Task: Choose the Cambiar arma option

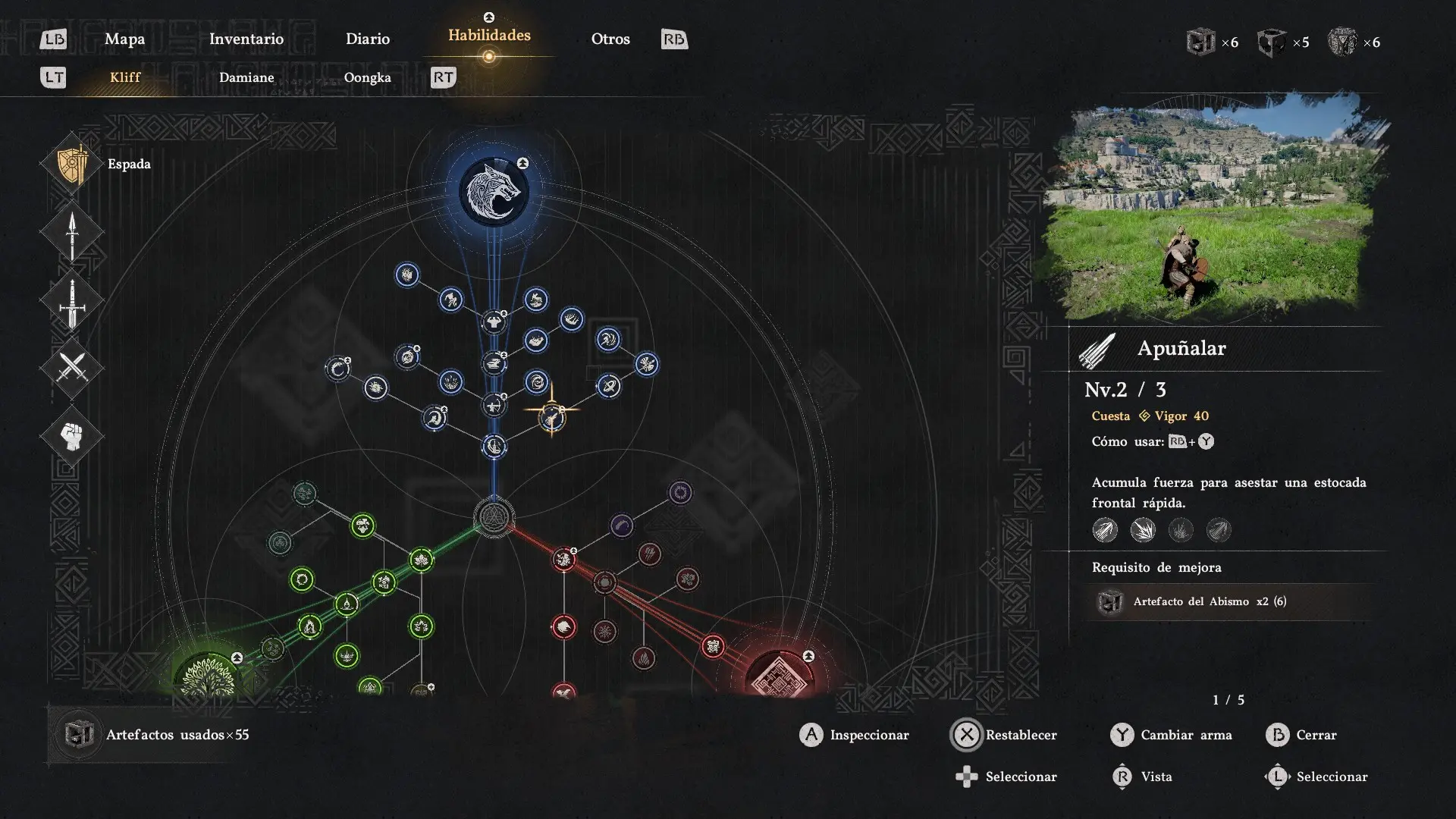Action: 1172,735
